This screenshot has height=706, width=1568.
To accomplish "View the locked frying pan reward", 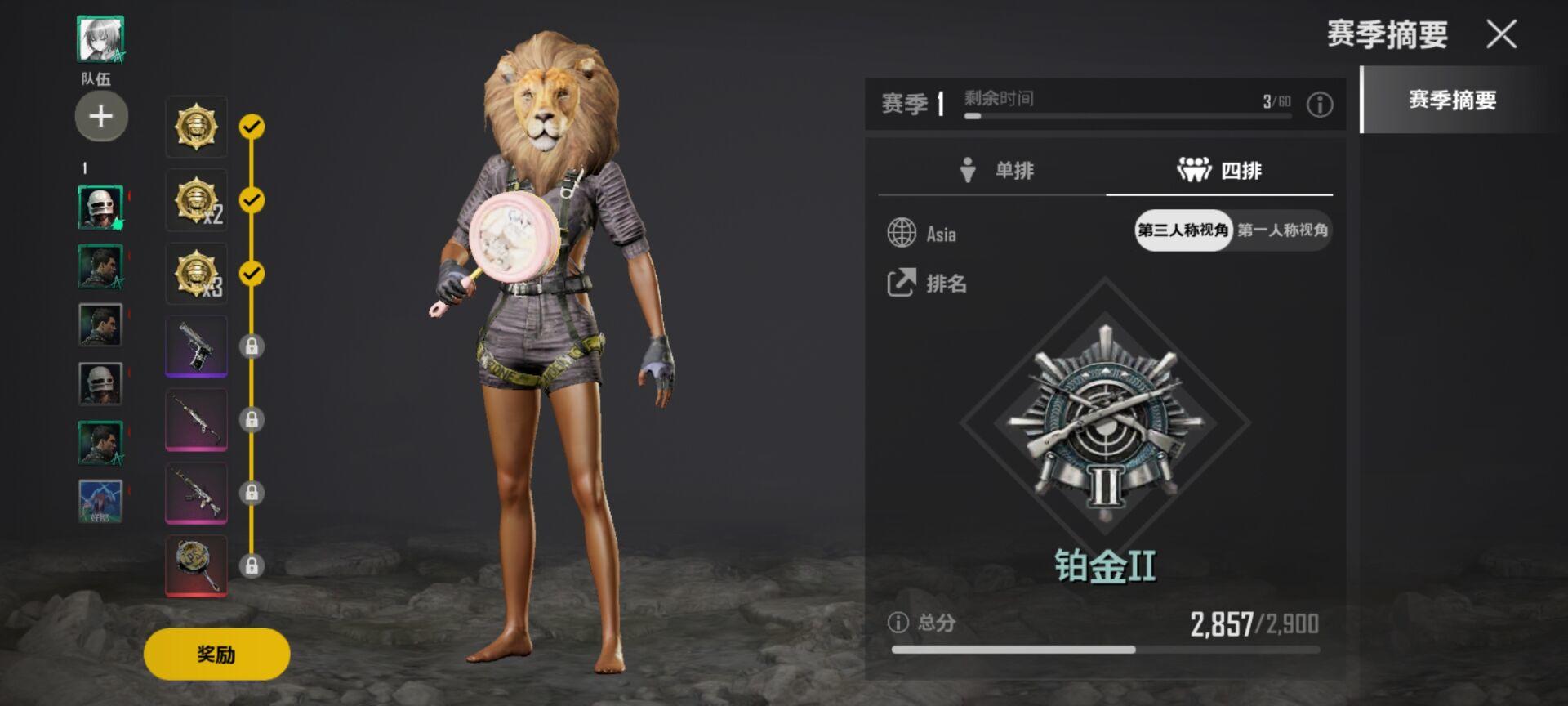I will tap(196, 565).
